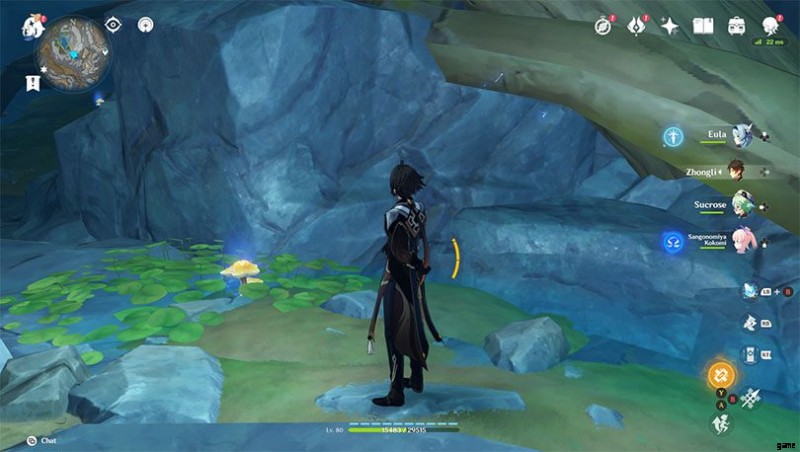Click the co-op mode icon beside the minimap

click(x=146, y=24)
